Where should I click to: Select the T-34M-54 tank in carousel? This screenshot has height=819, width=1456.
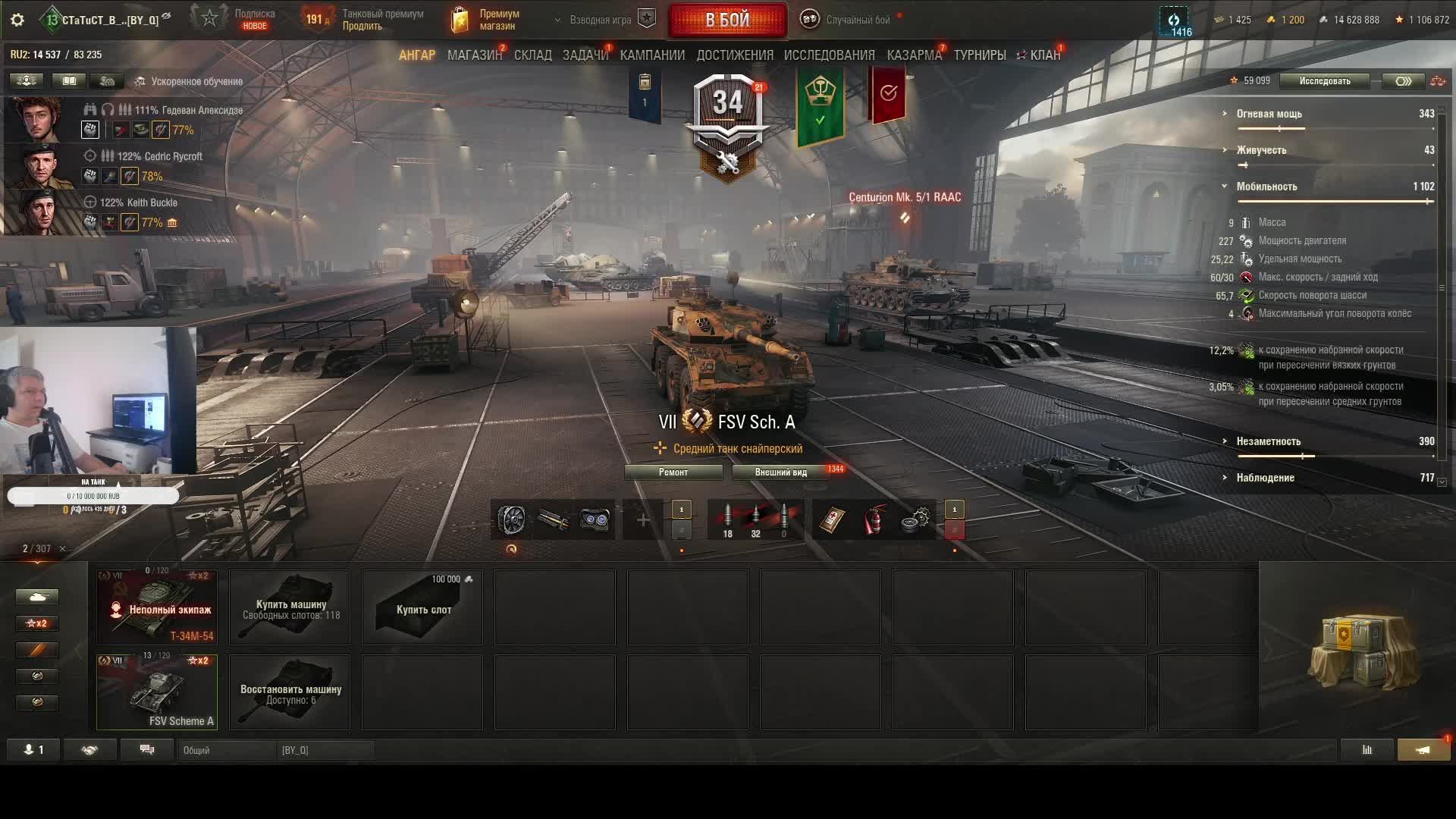coord(157,607)
